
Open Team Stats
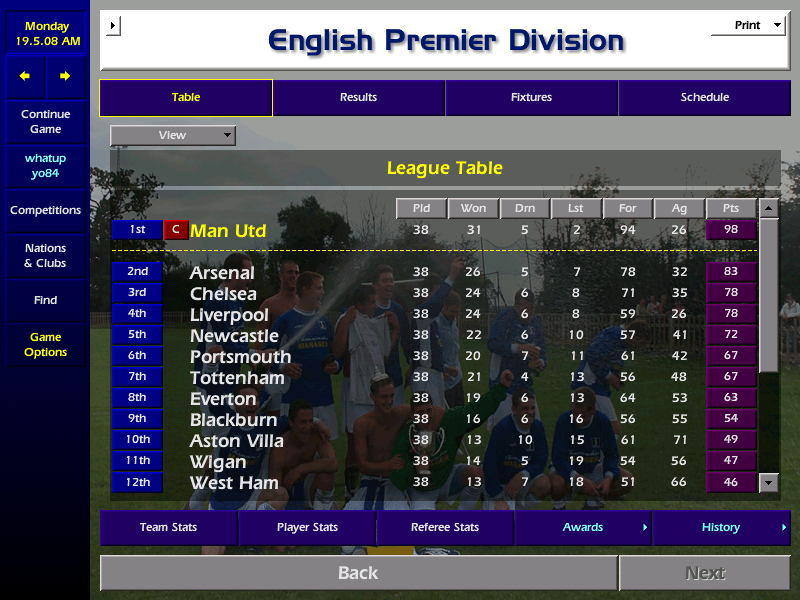click(x=168, y=528)
